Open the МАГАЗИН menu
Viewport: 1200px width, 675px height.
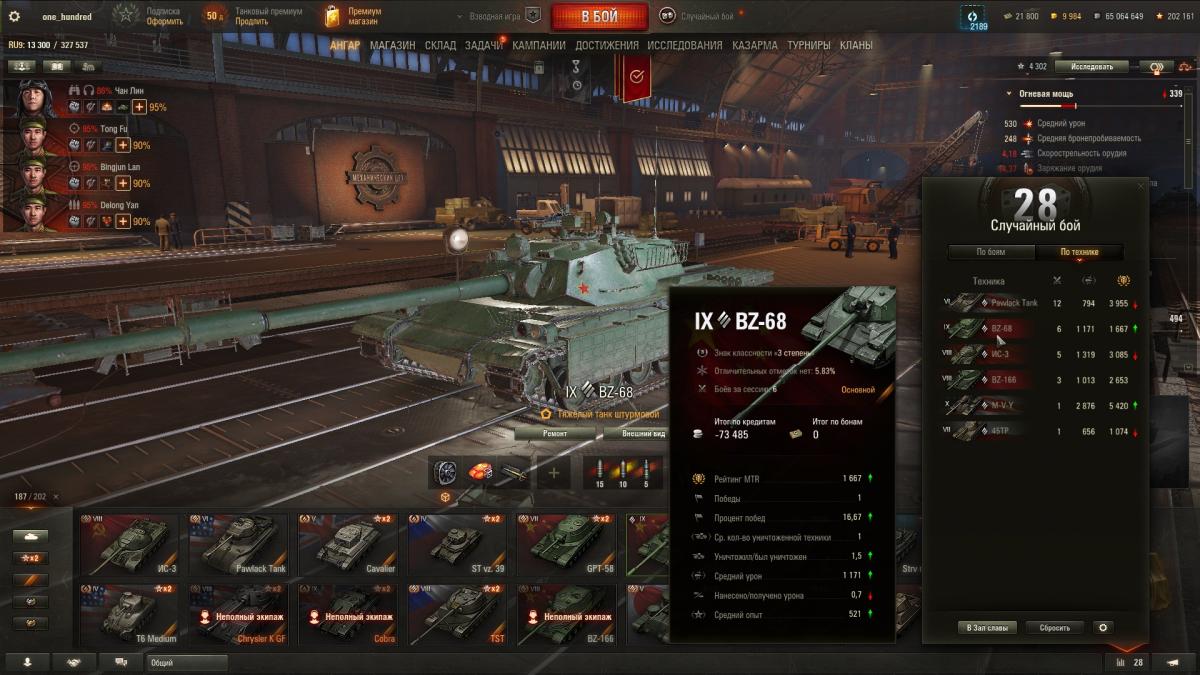392,45
